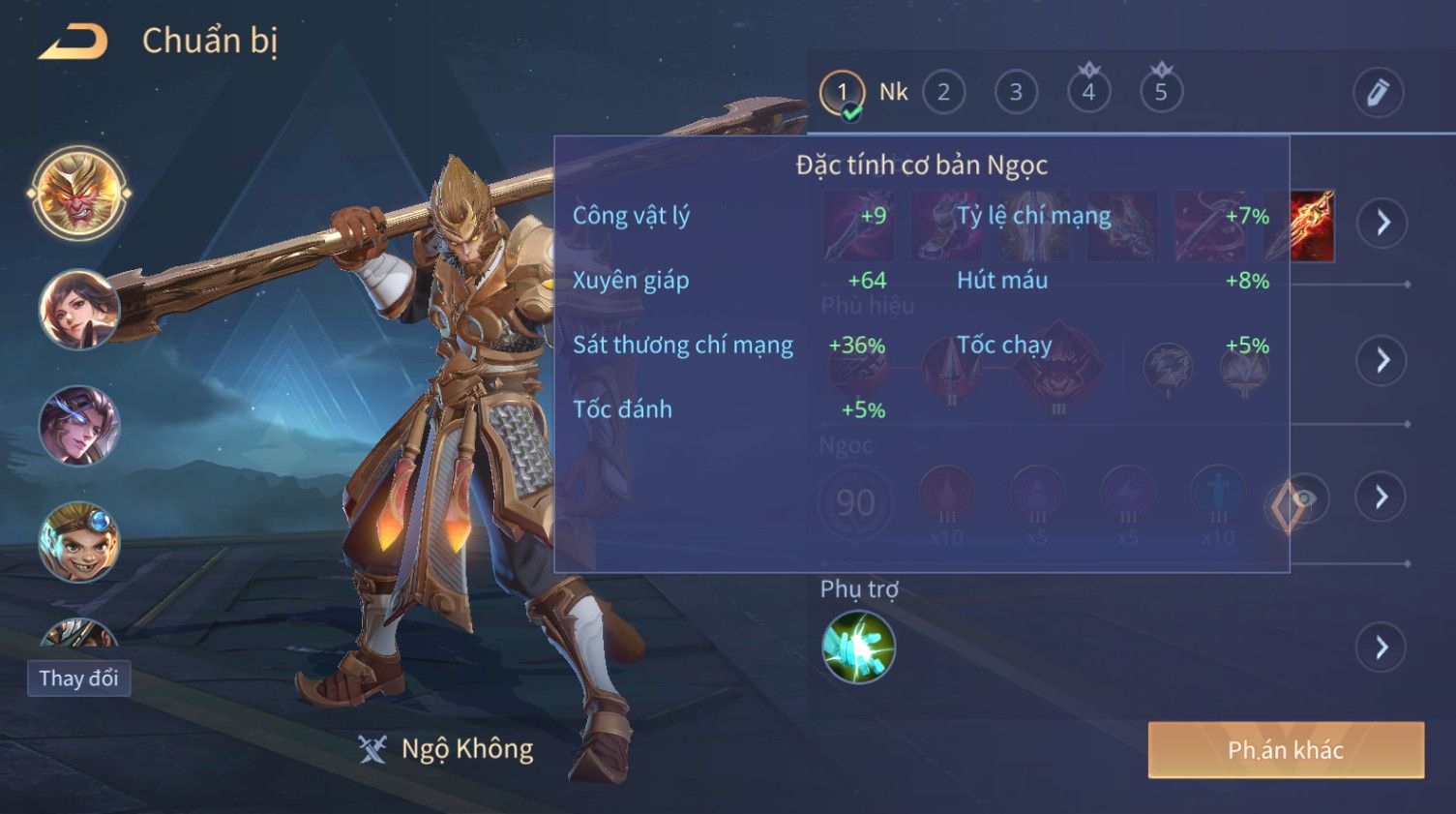Click the Thay đổi change button

pos(78,678)
